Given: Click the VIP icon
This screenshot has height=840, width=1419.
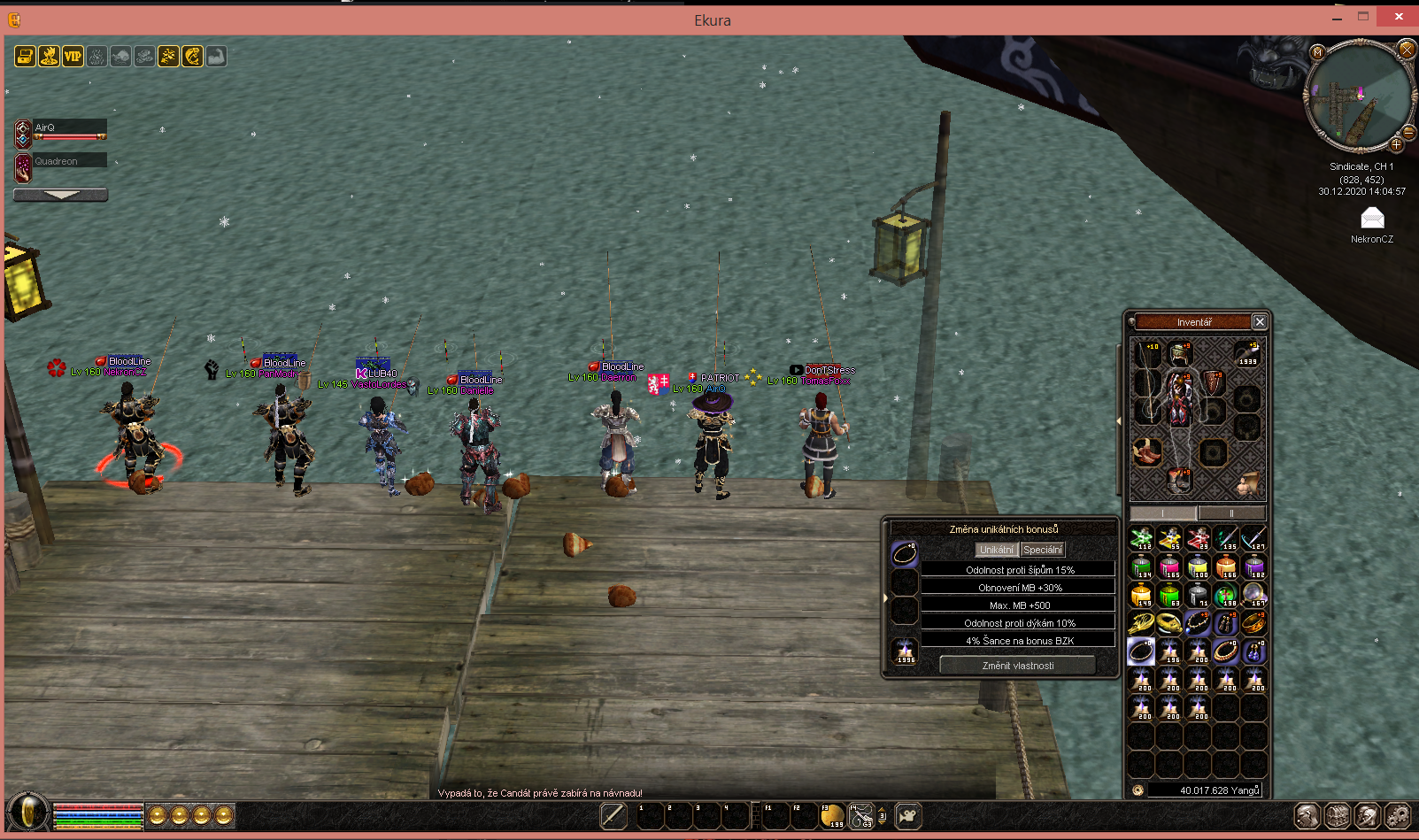Looking at the screenshot, I should pyautogui.click(x=73, y=57).
